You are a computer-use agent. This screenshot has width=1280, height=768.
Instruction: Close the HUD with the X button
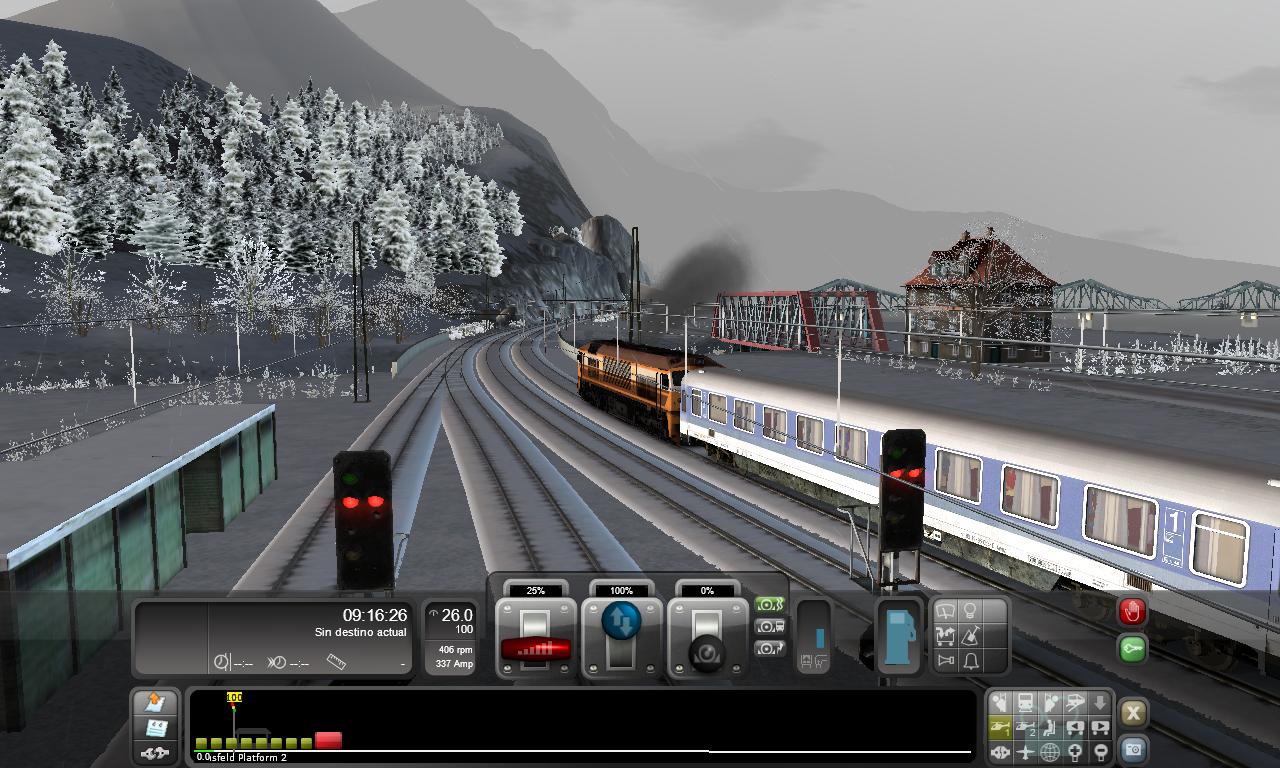1132,713
